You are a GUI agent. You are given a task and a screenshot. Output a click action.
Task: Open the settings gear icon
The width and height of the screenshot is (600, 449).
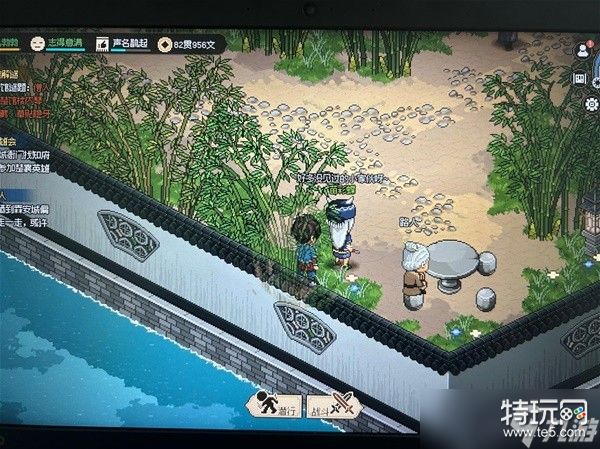[x=590, y=104]
